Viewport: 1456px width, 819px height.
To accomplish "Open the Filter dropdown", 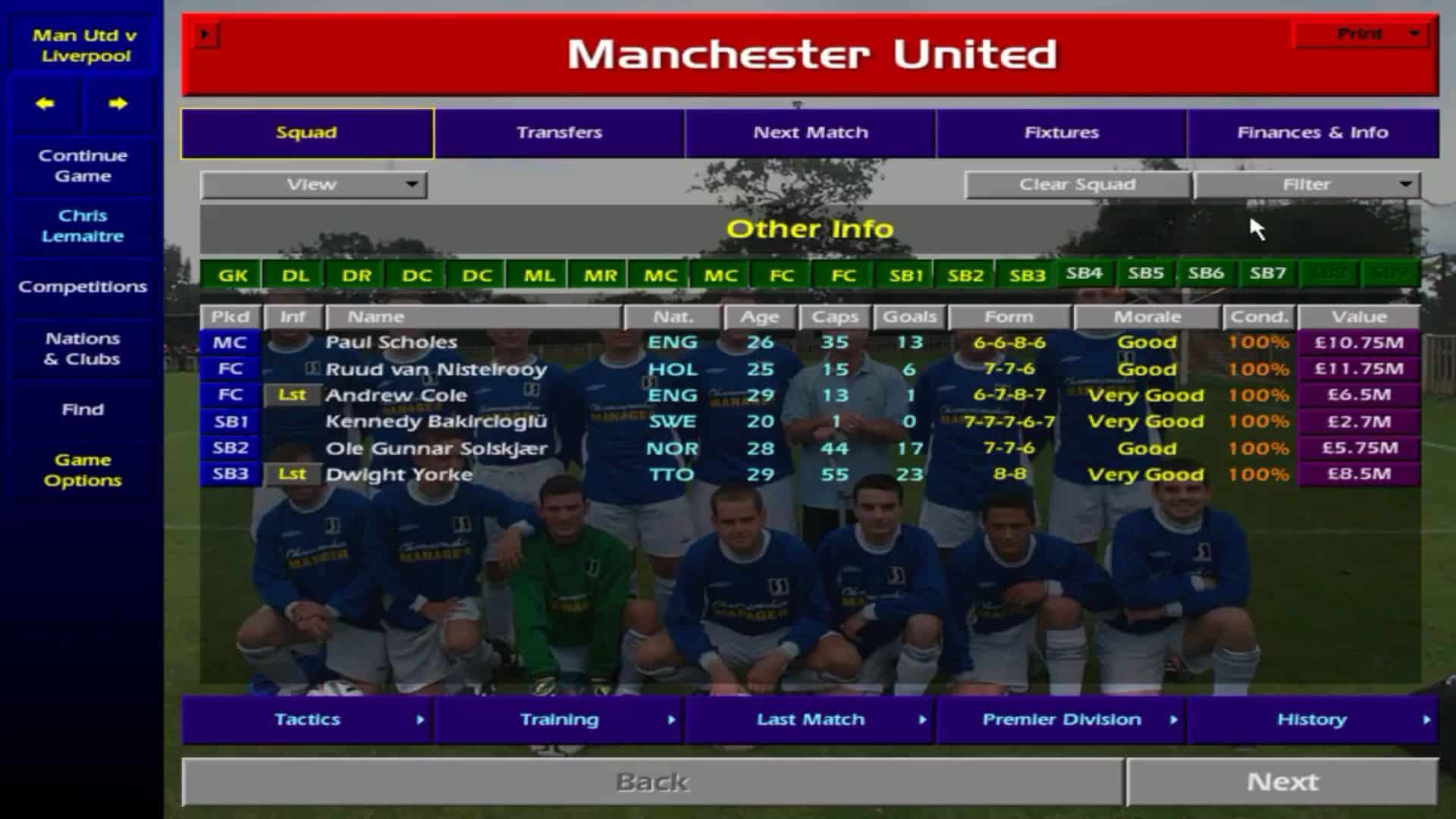I will click(1307, 184).
